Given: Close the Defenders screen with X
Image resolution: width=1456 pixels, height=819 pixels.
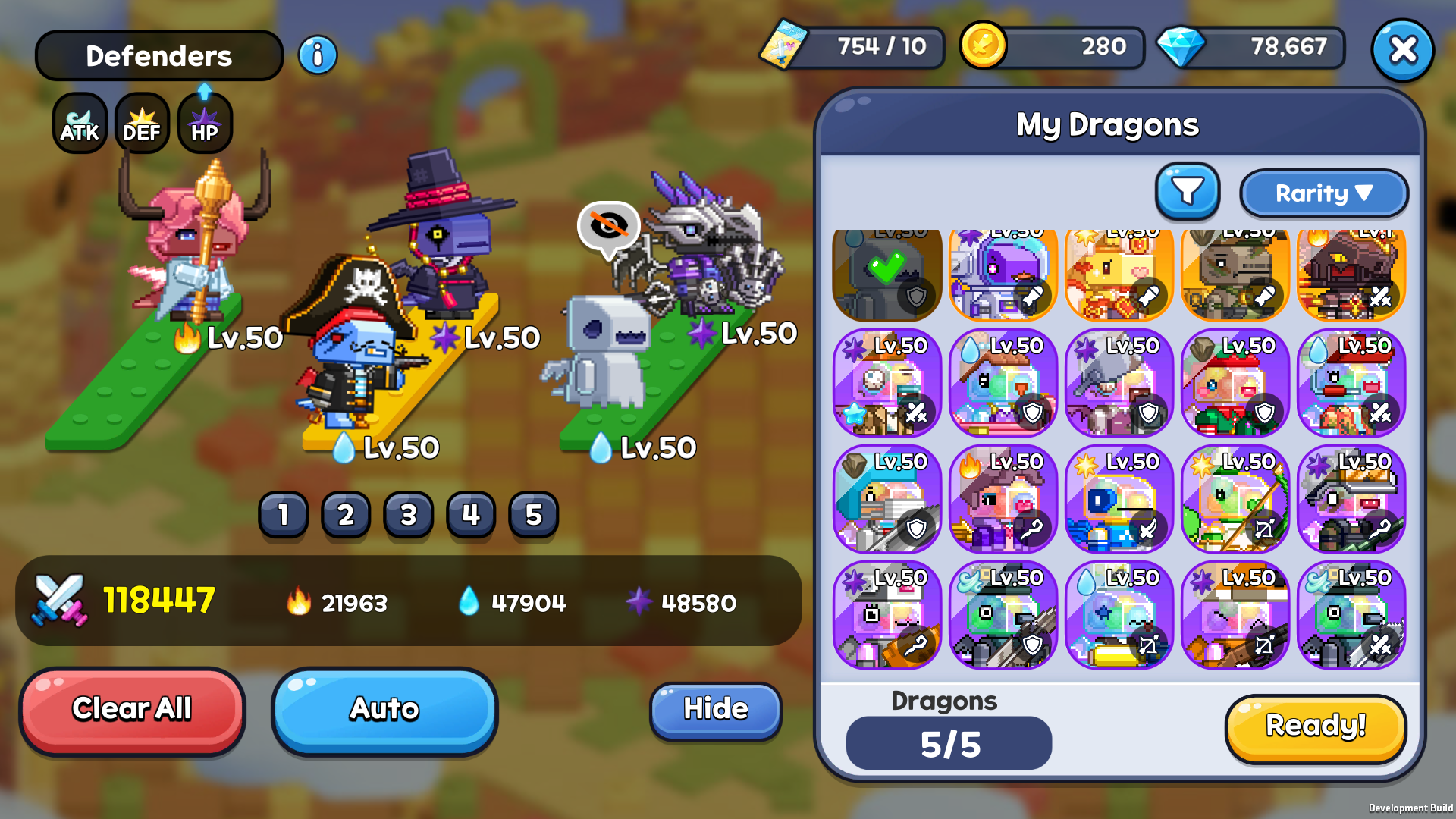Looking at the screenshot, I should [x=1402, y=50].
